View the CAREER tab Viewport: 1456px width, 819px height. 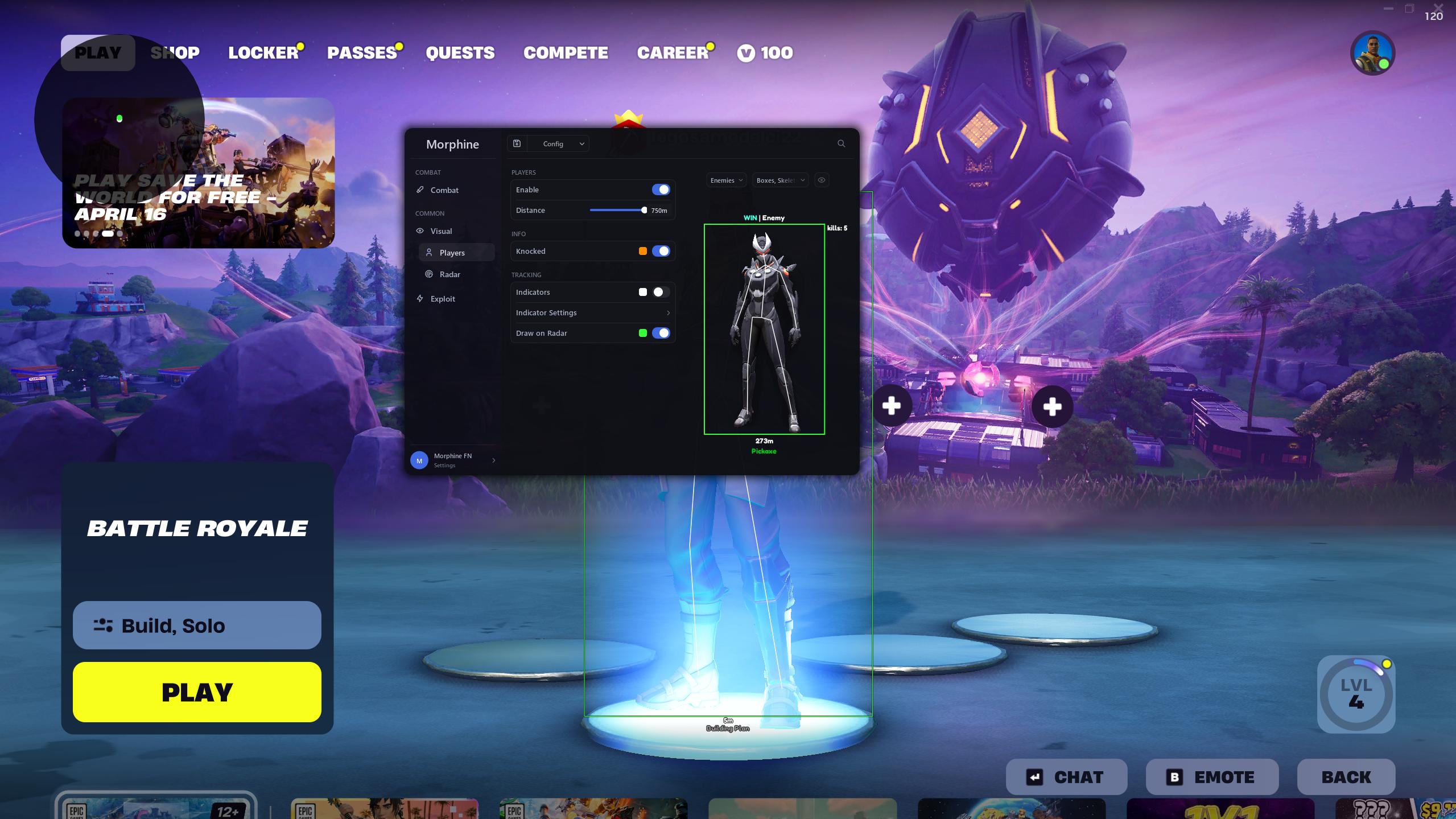[x=673, y=53]
